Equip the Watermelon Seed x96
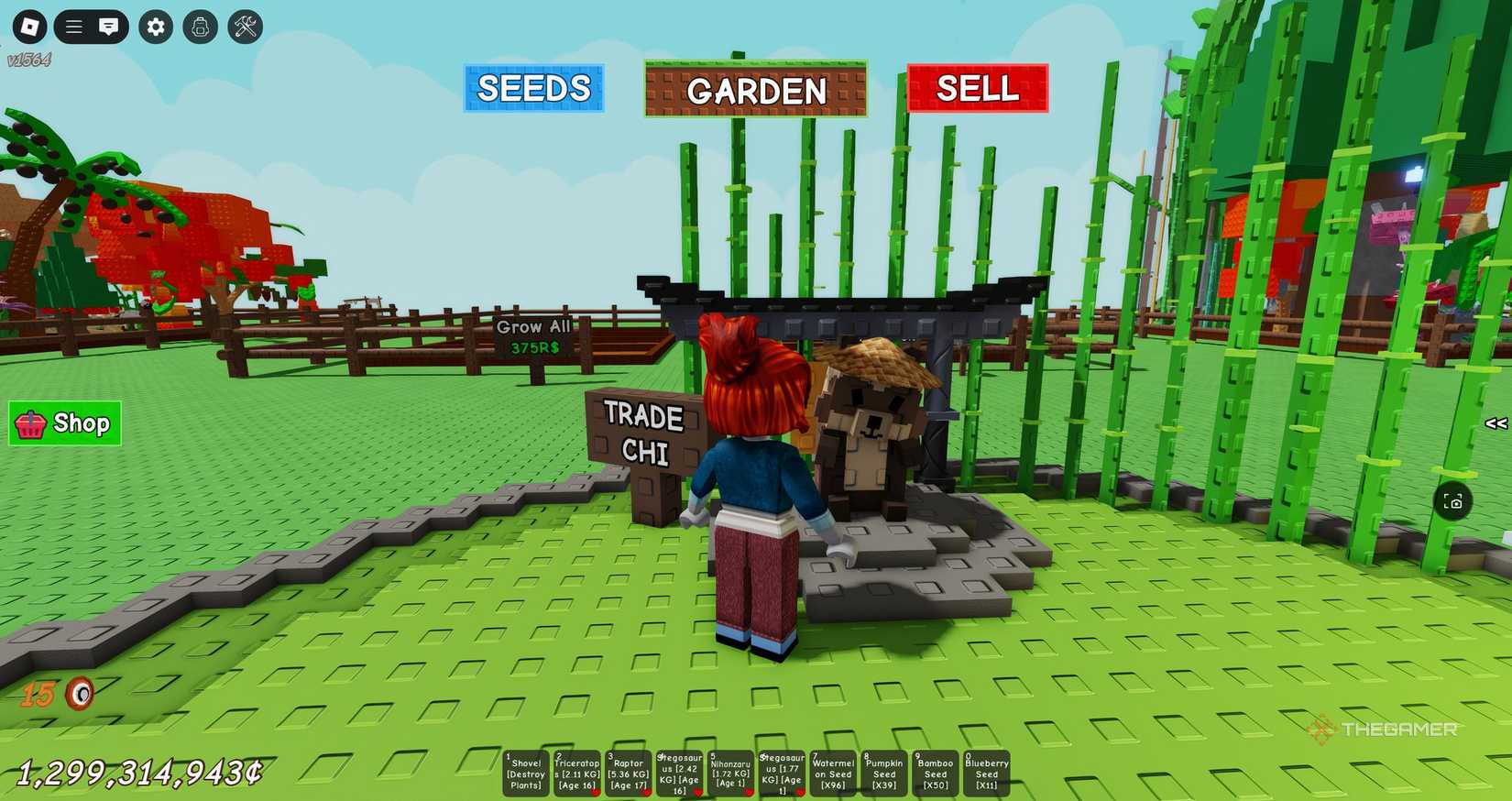This screenshot has width=1512, height=801. tap(832, 773)
